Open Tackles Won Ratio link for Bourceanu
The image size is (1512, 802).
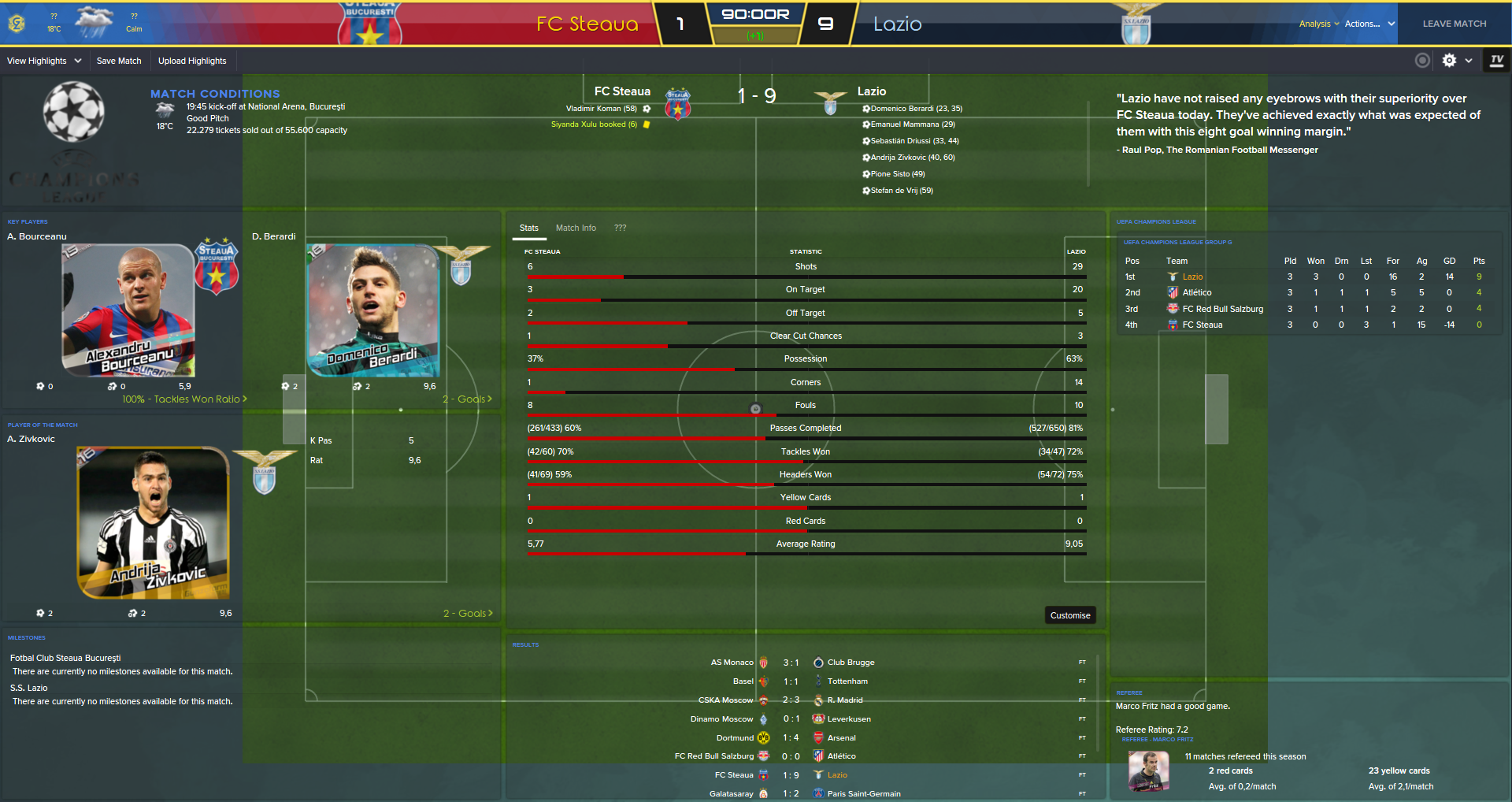point(184,399)
